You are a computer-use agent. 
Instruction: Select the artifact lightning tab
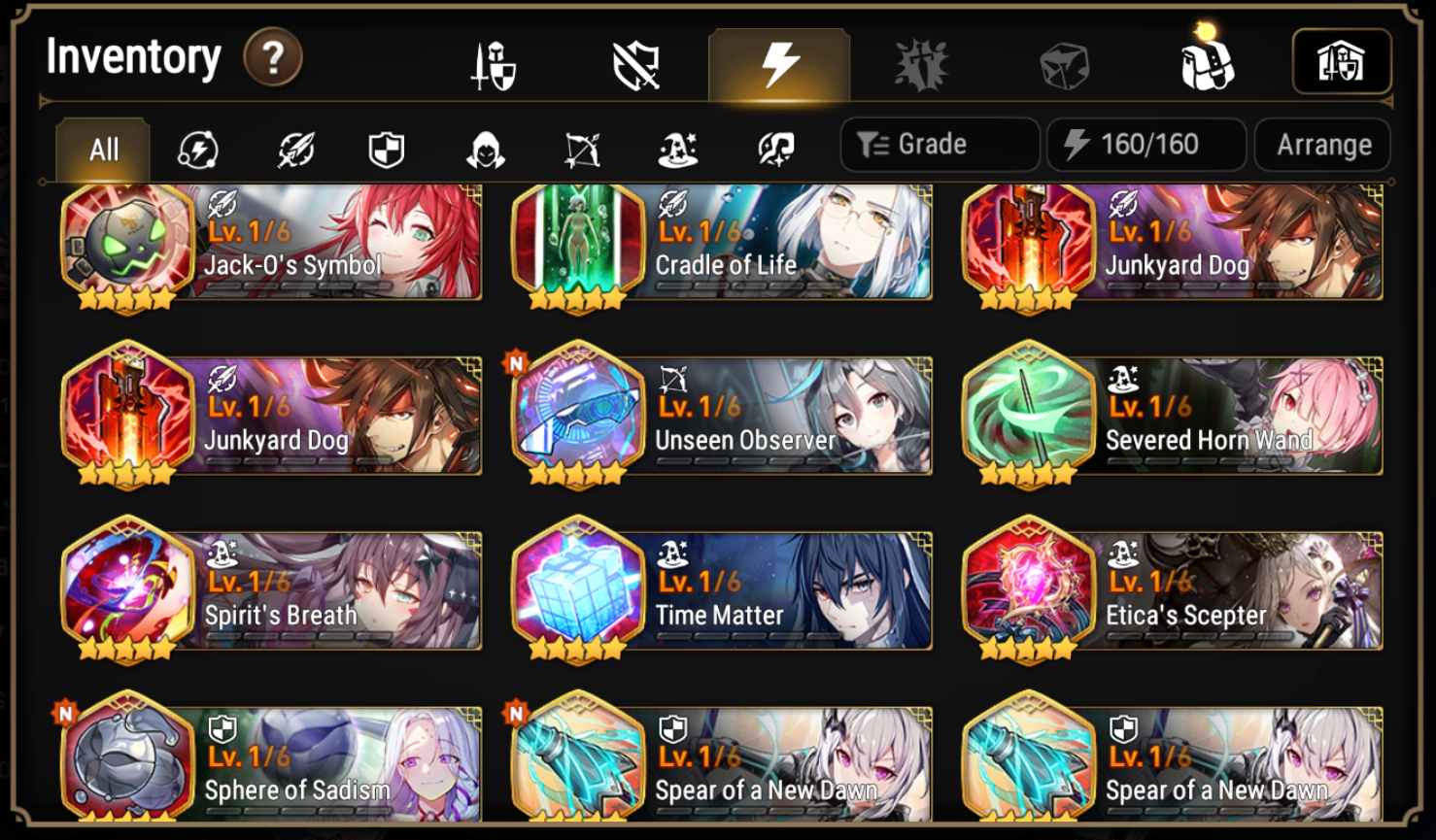pos(780,63)
